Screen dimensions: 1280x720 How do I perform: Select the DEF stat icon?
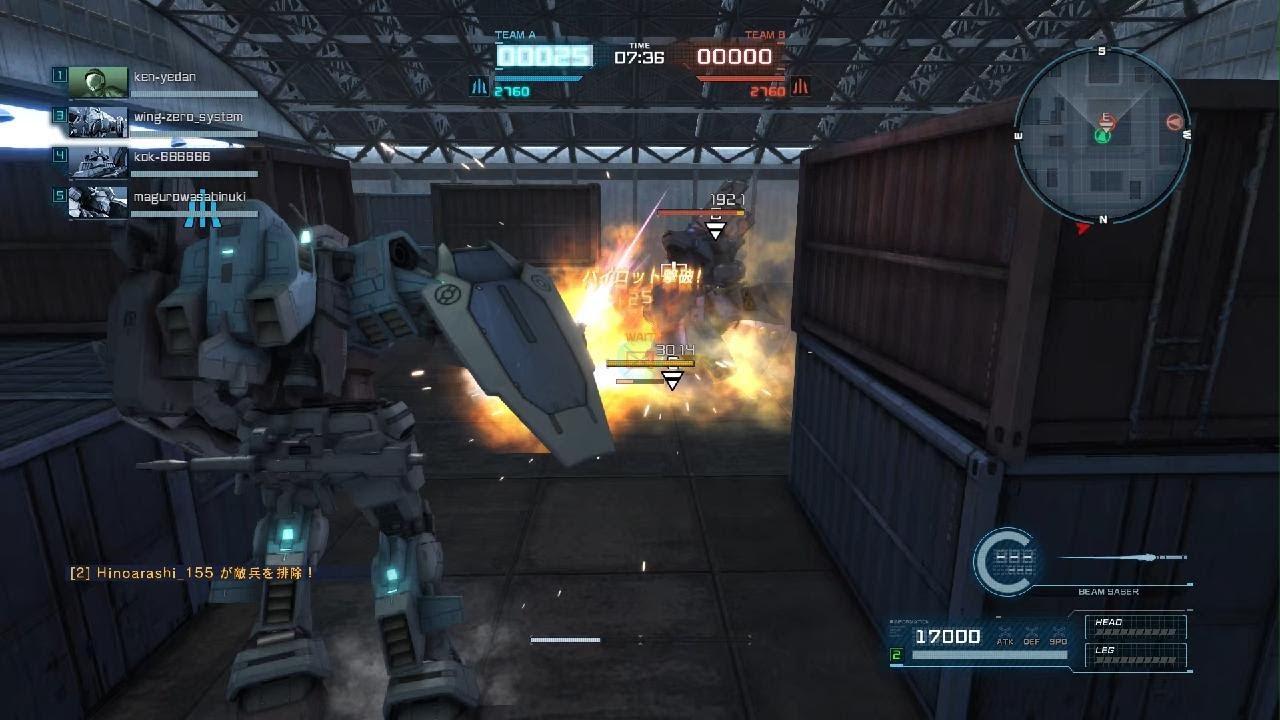tap(1033, 635)
